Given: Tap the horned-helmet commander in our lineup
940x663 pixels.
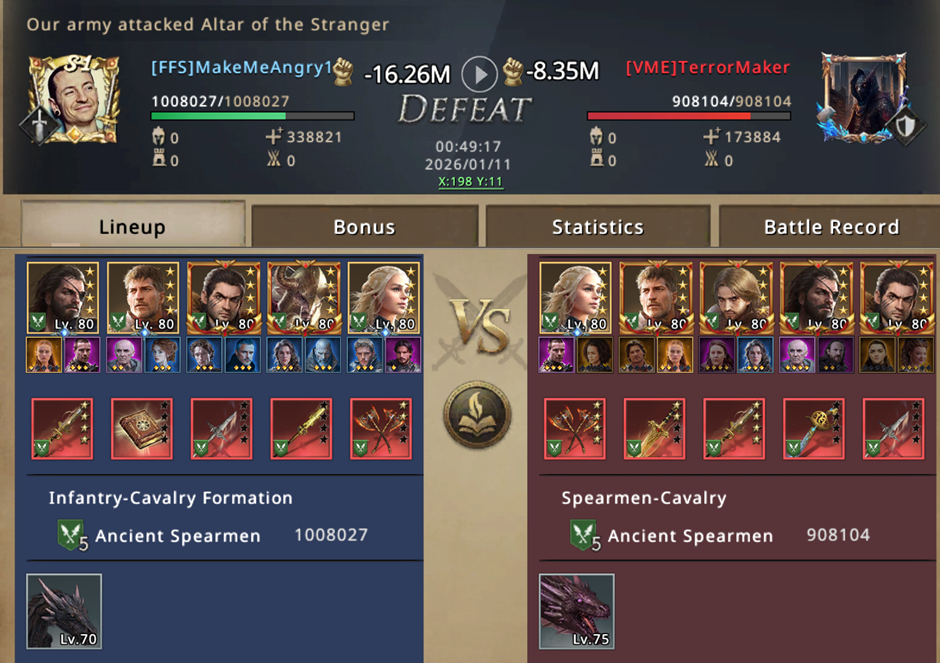Looking at the screenshot, I should [304, 298].
